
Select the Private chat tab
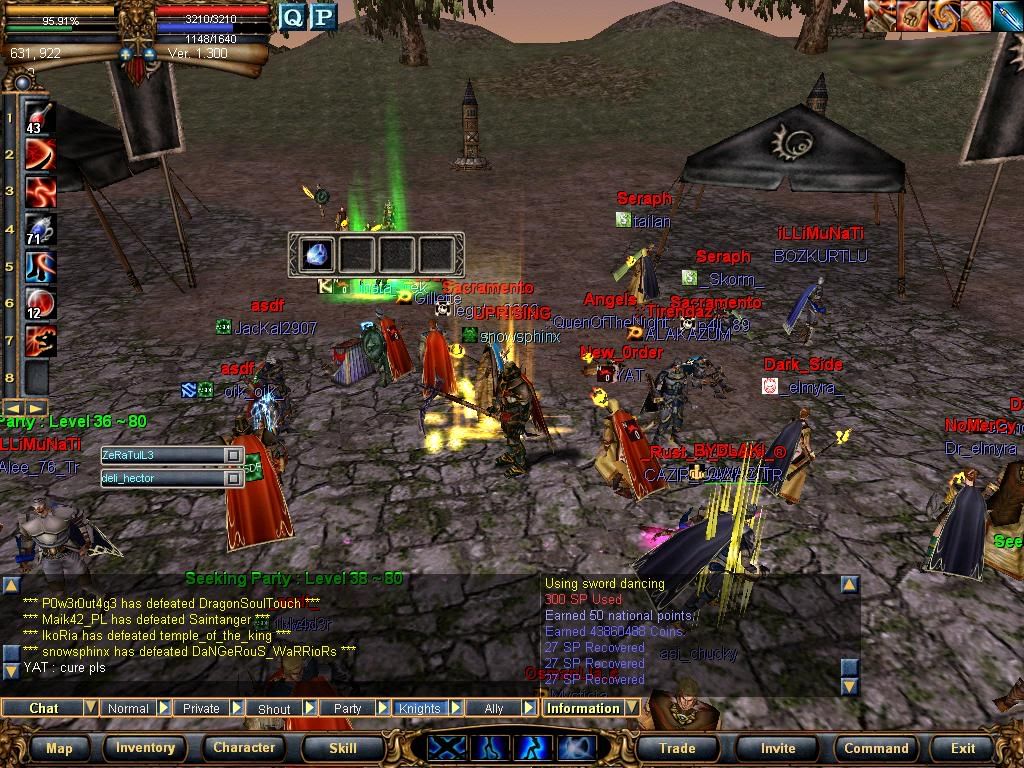tap(201, 708)
